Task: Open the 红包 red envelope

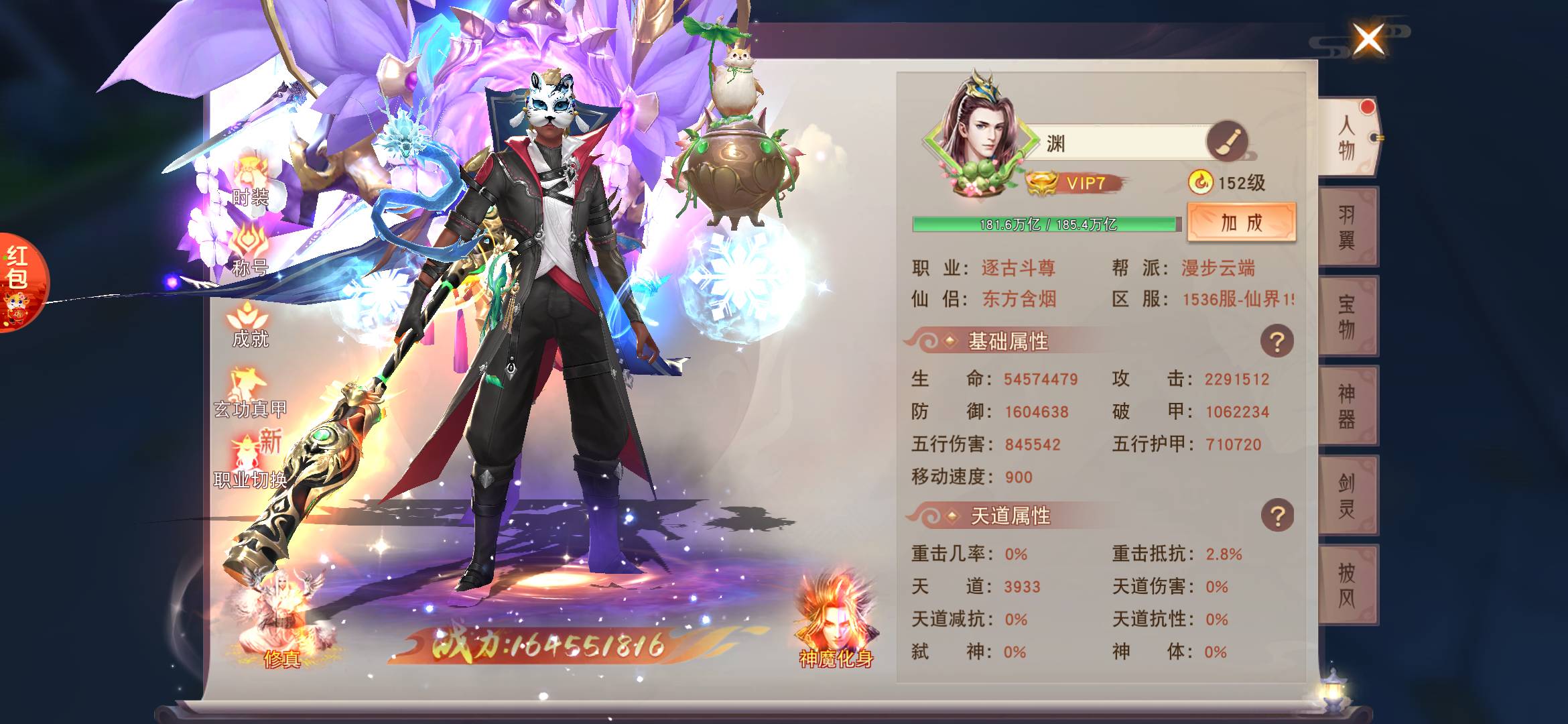Action: (20, 282)
